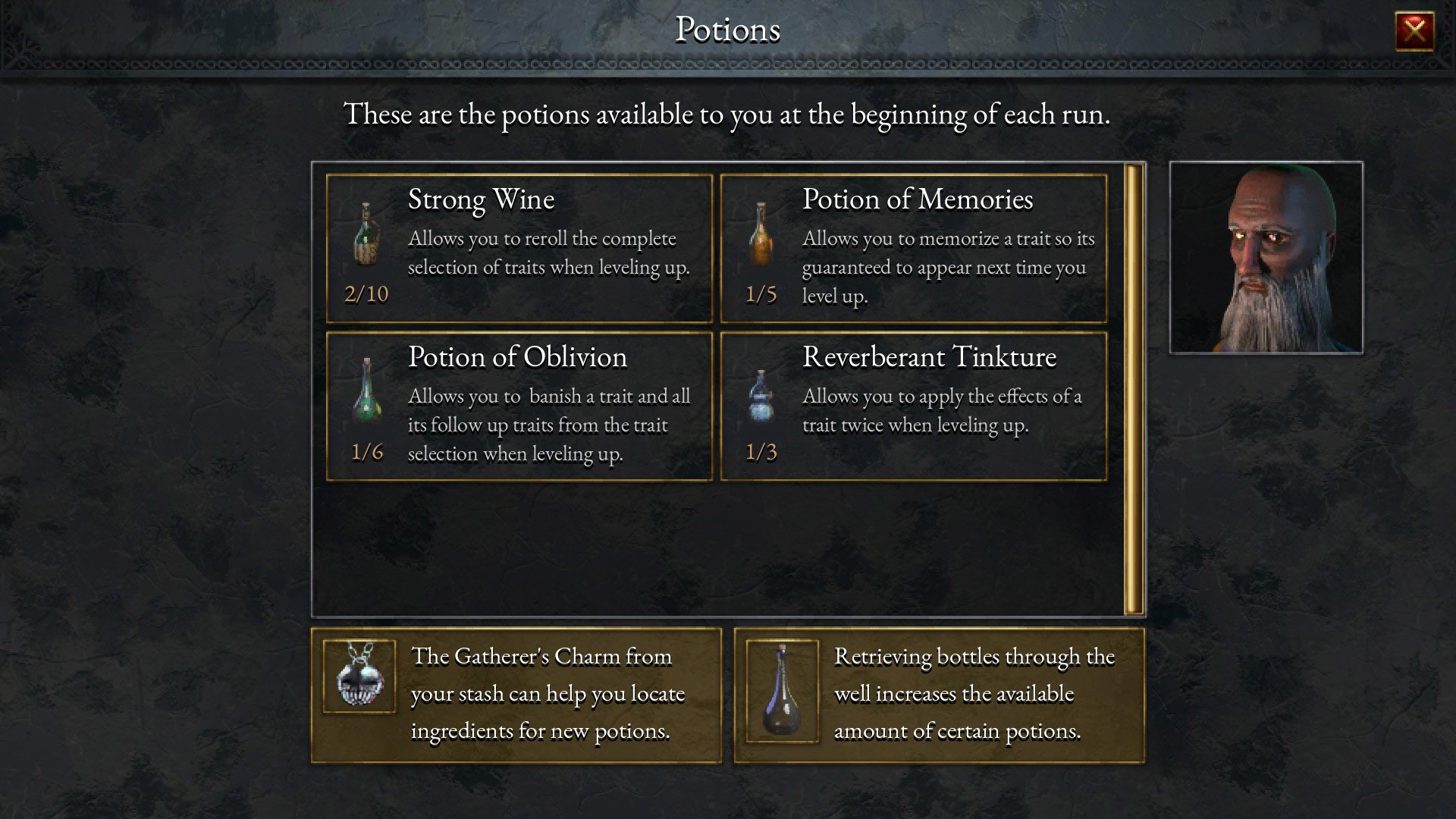The width and height of the screenshot is (1456, 819).
Task: Click the 2/10 Strong Wine counter
Action: tap(366, 293)
